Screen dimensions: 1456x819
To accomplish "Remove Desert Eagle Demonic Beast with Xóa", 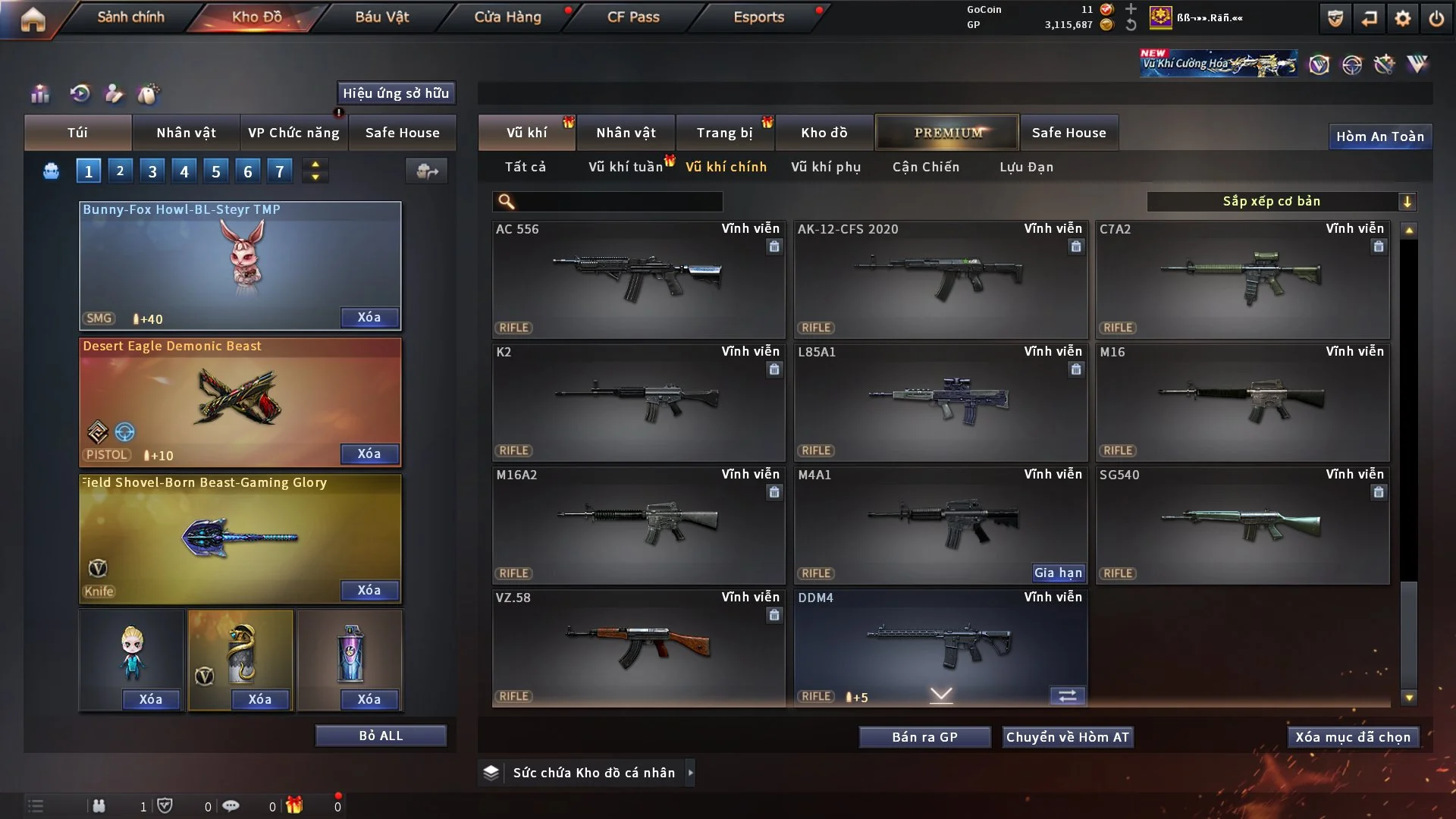I will coord(369,453).
